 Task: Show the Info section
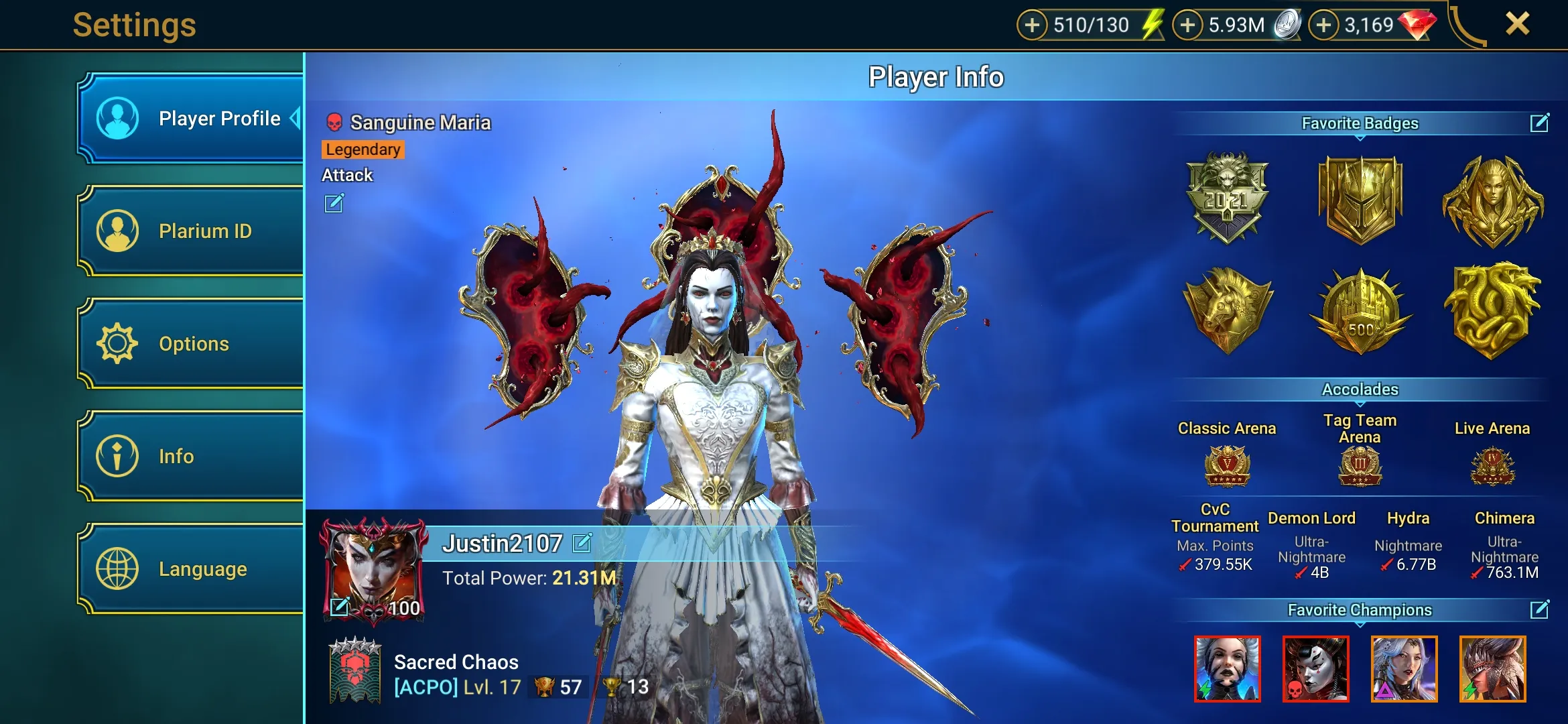coord(191,457)
